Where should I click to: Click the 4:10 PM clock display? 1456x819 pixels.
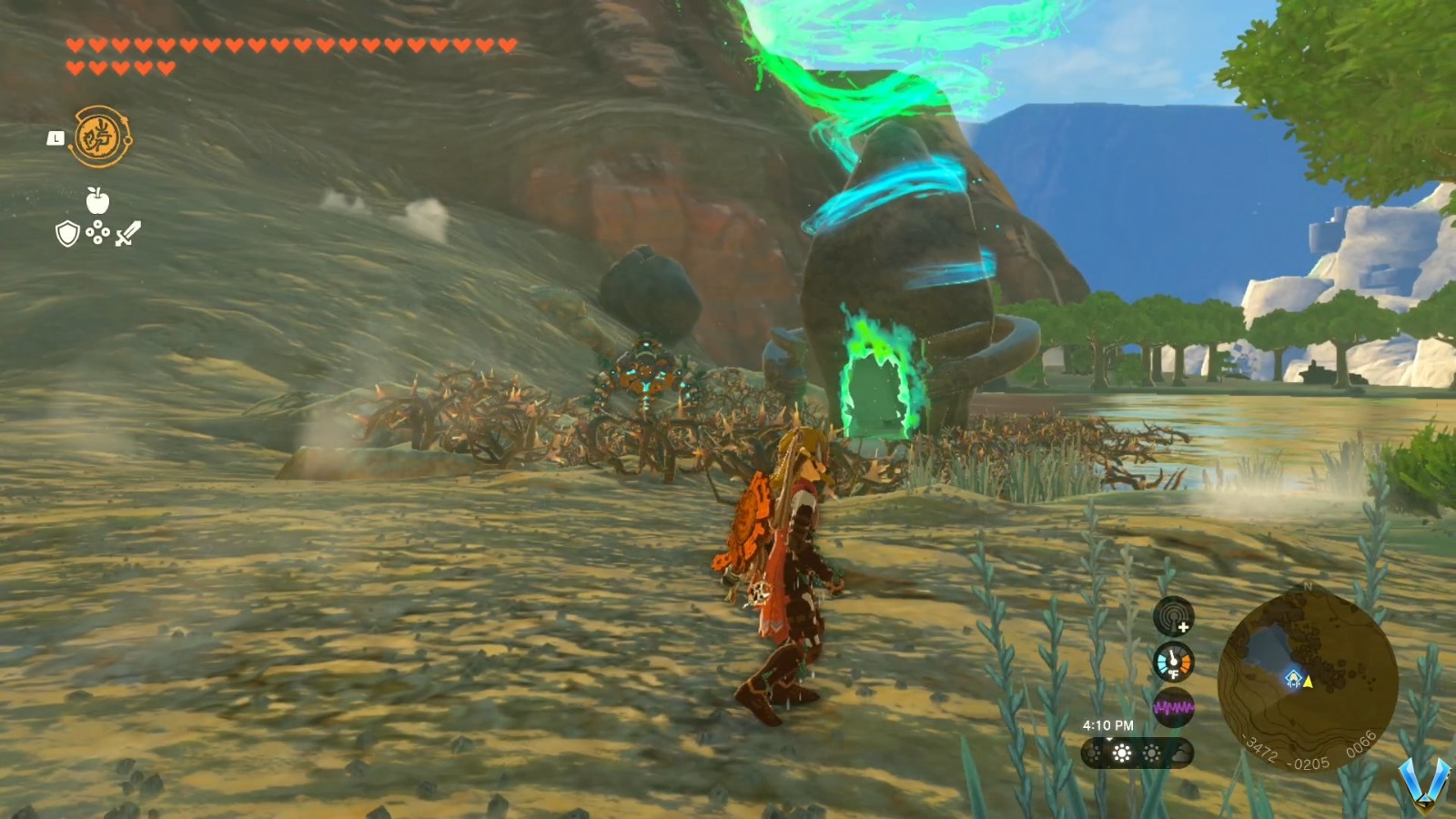[x=1107, y=724]
